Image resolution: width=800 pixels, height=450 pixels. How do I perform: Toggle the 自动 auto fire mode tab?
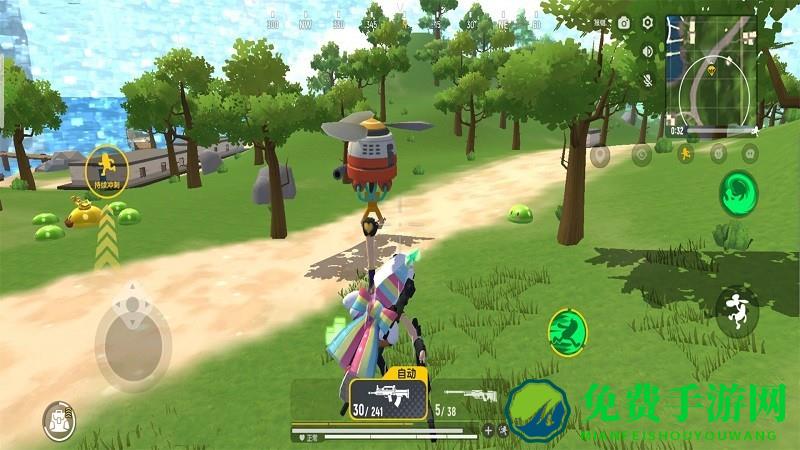tap(406, 373)
